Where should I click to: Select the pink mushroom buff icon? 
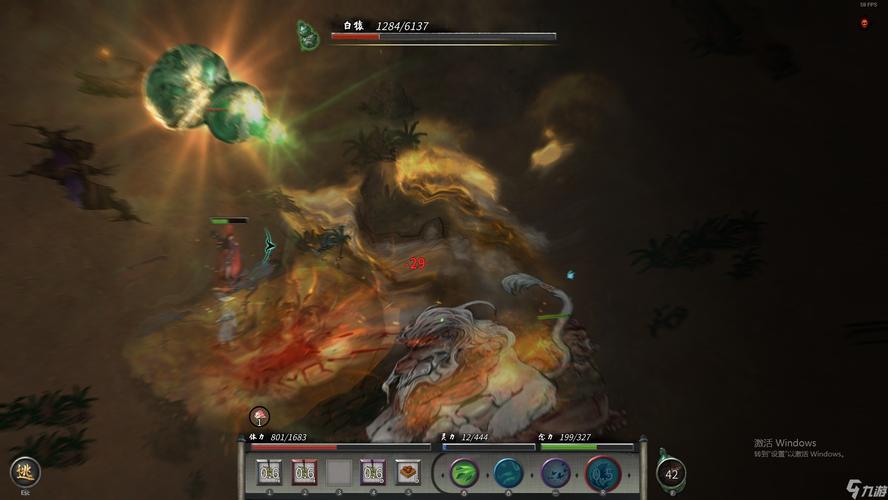click(259, 416)
